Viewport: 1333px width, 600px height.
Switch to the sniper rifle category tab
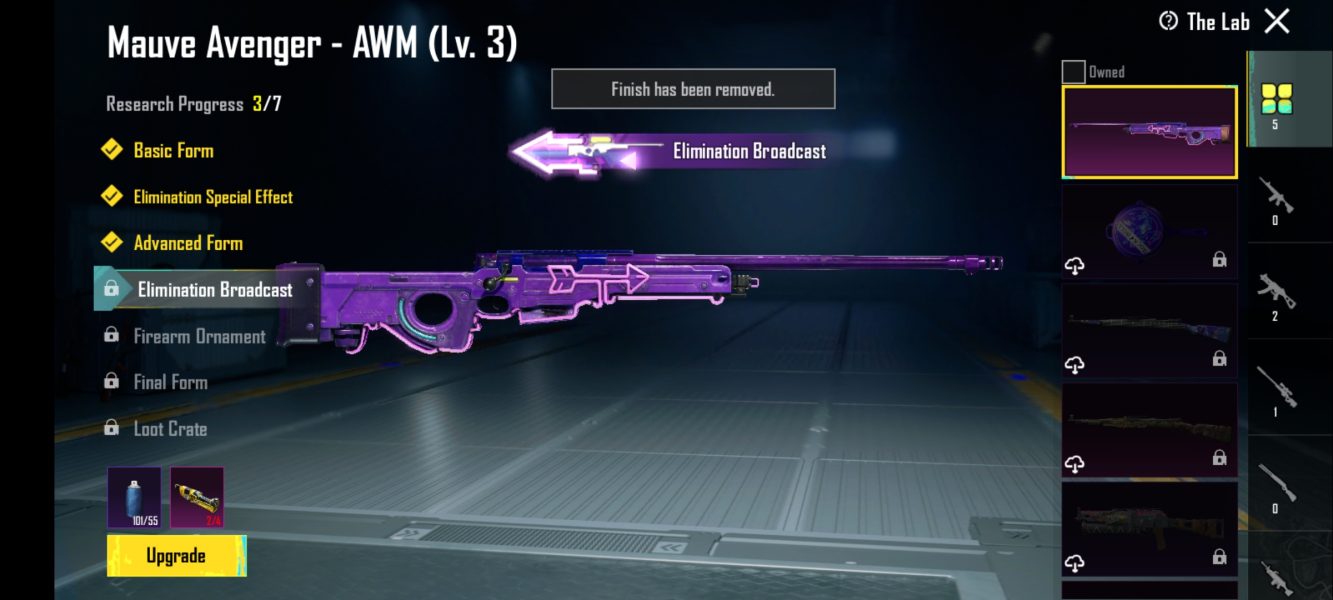click(1276, 390)
